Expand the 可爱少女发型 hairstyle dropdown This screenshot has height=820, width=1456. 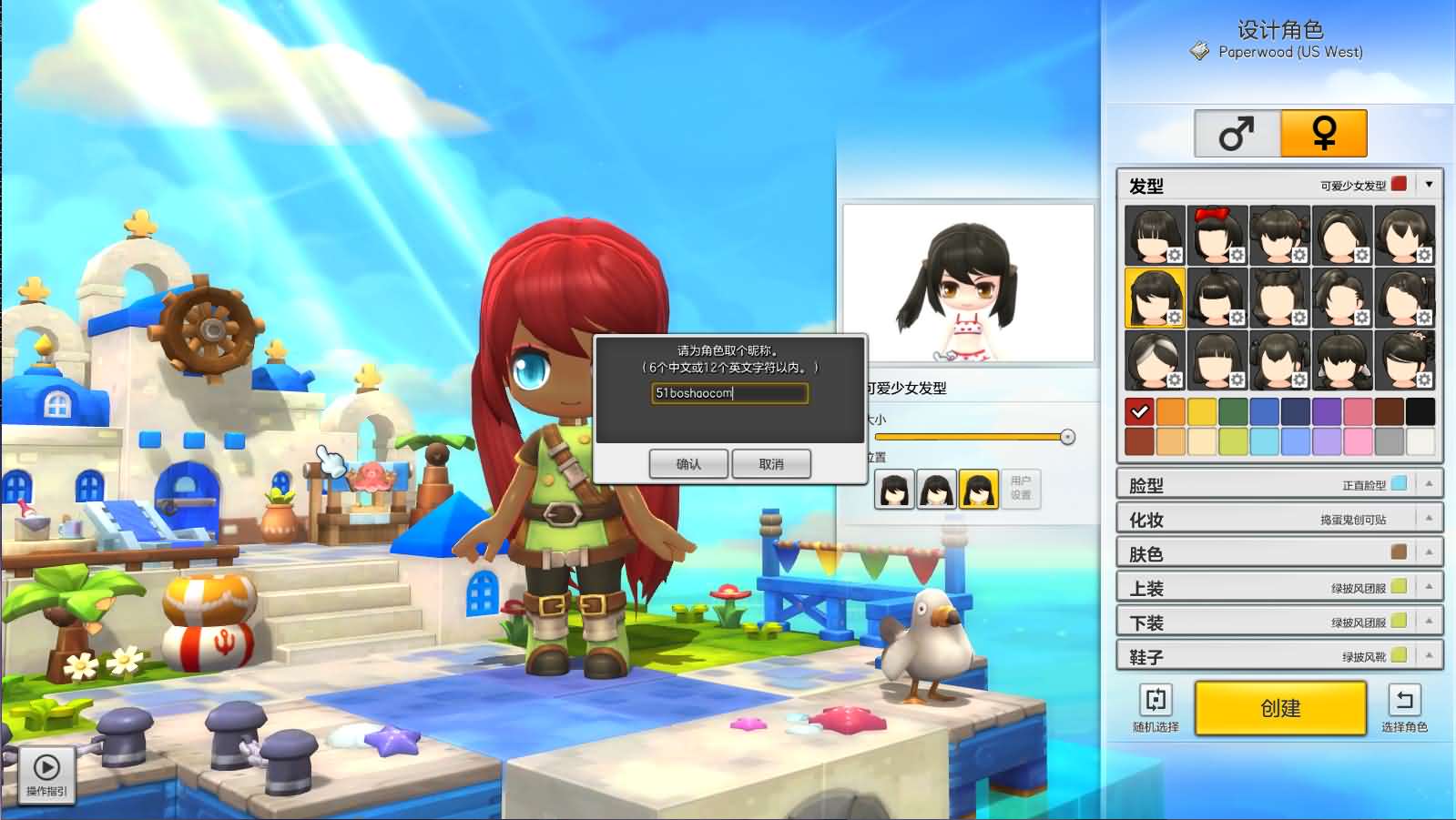tap(1430, 185)
